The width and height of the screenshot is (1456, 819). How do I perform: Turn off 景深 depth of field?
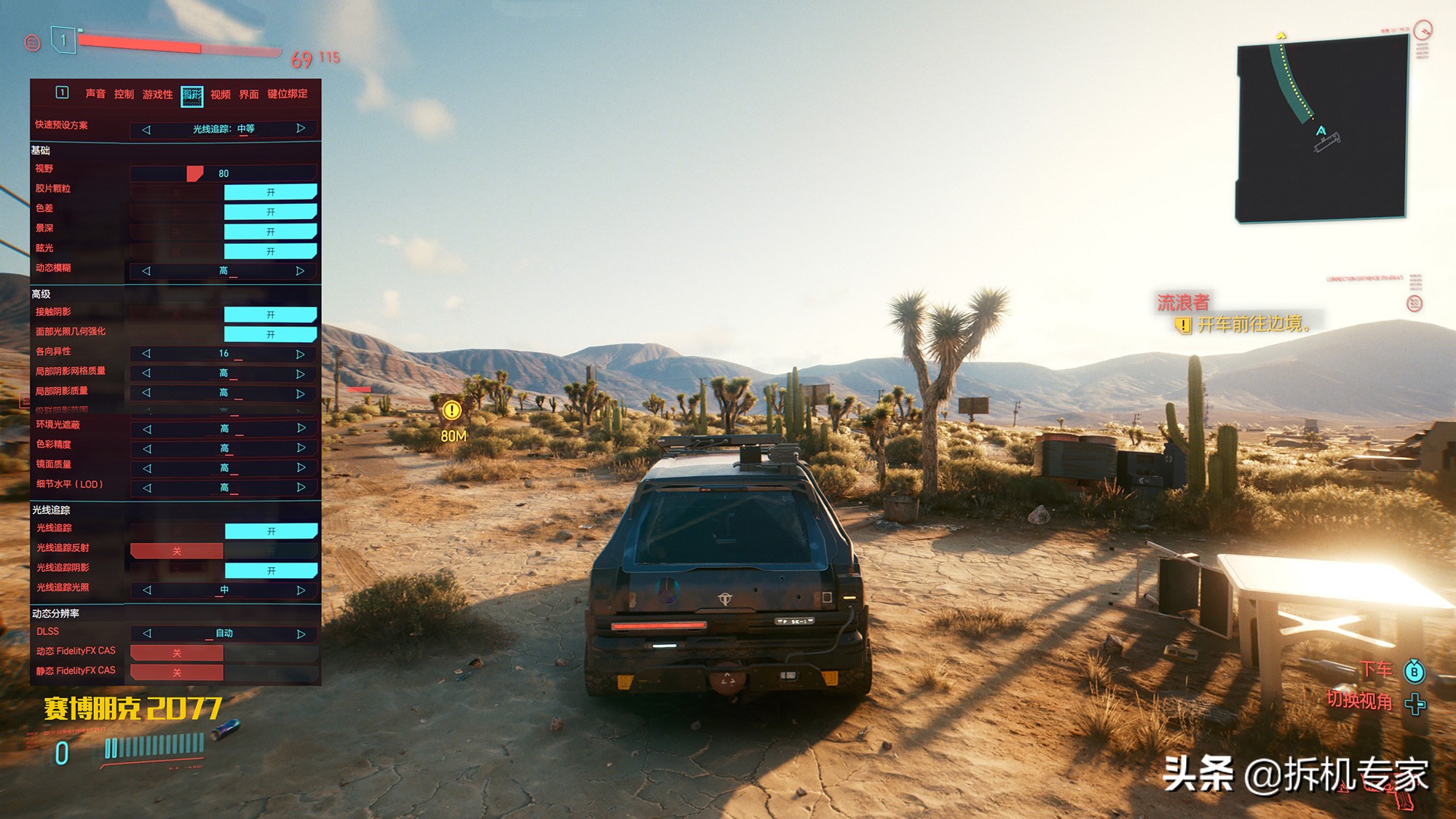click(177, 232)
